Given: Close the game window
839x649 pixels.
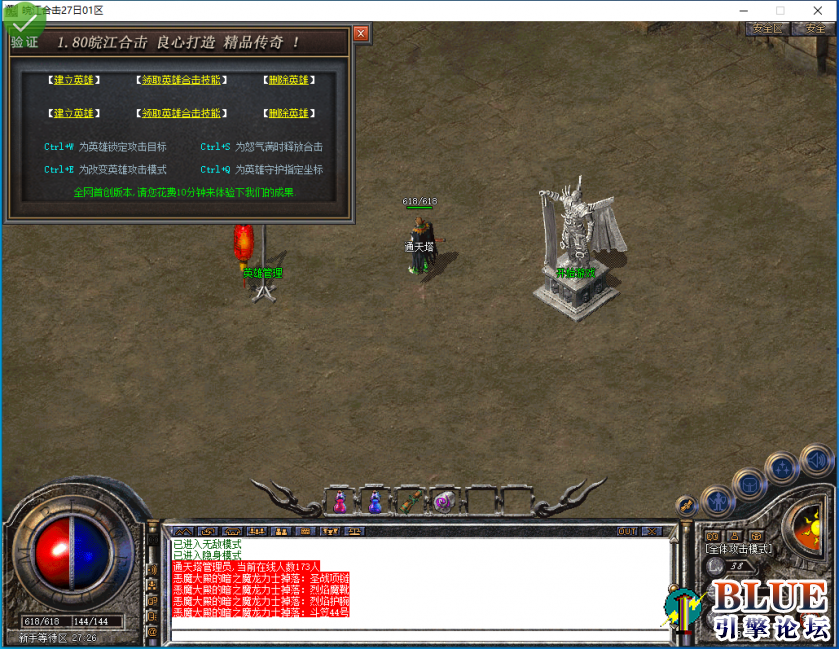Looking at the screenshot, I should pyautogui.click(x=818, y=10).
